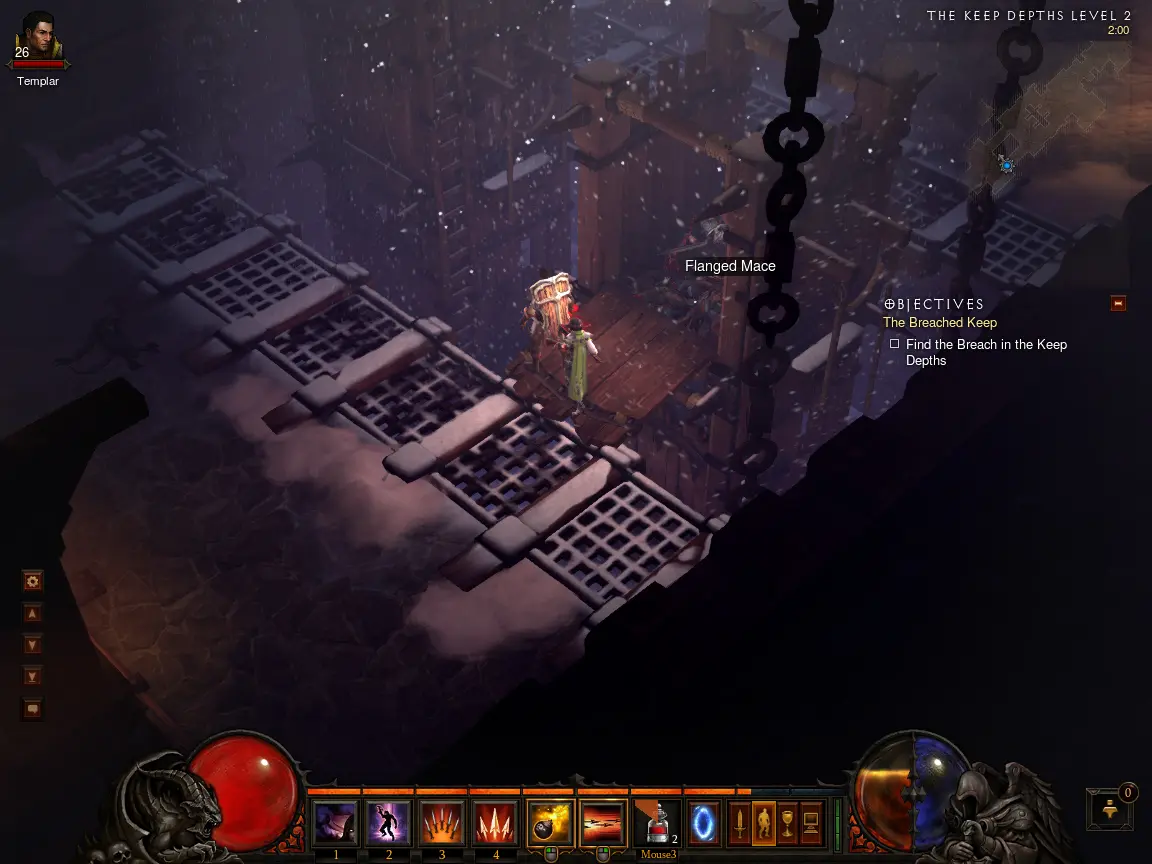Open the sword skills menu button

pos(739,823)
